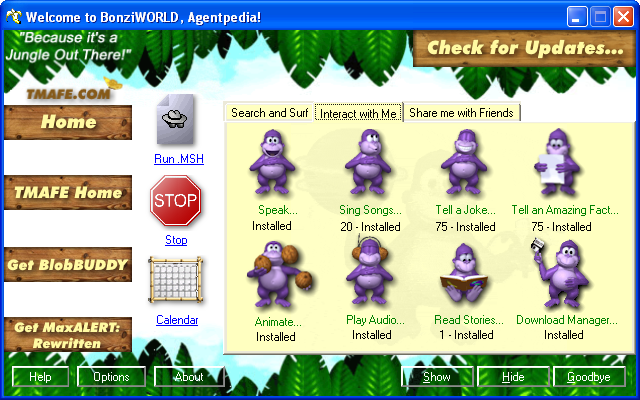Open the Calendar link
The width and height of the screenshot is (640, 400).
coord(177,320)
